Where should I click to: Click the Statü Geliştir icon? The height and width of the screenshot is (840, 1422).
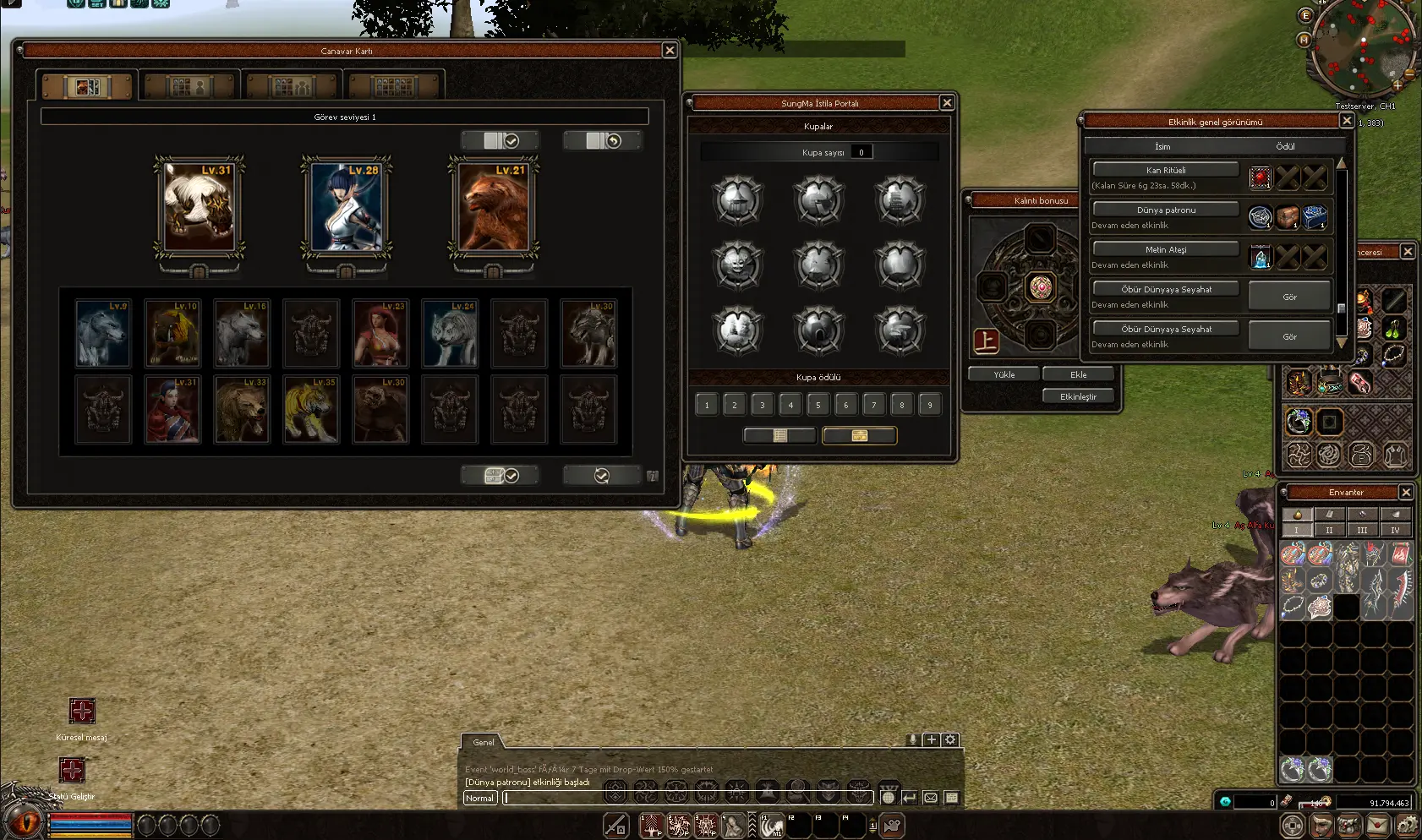[72, 770]
